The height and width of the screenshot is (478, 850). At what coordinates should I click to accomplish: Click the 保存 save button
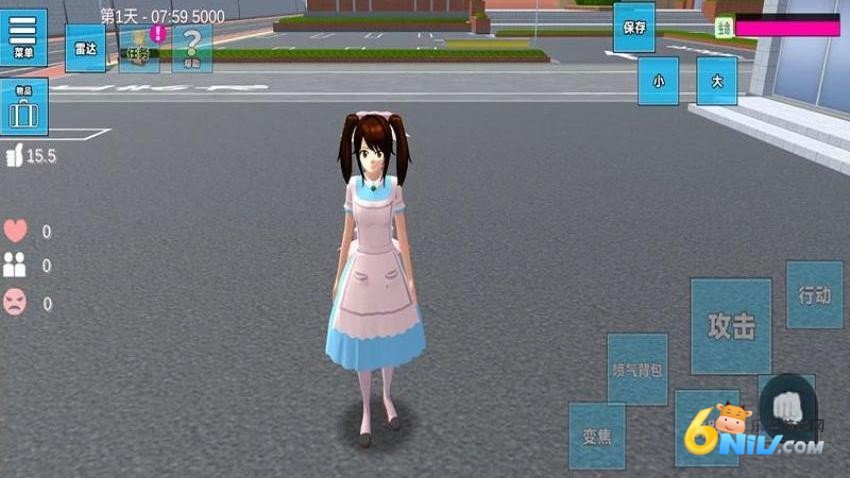click(634, 28)
